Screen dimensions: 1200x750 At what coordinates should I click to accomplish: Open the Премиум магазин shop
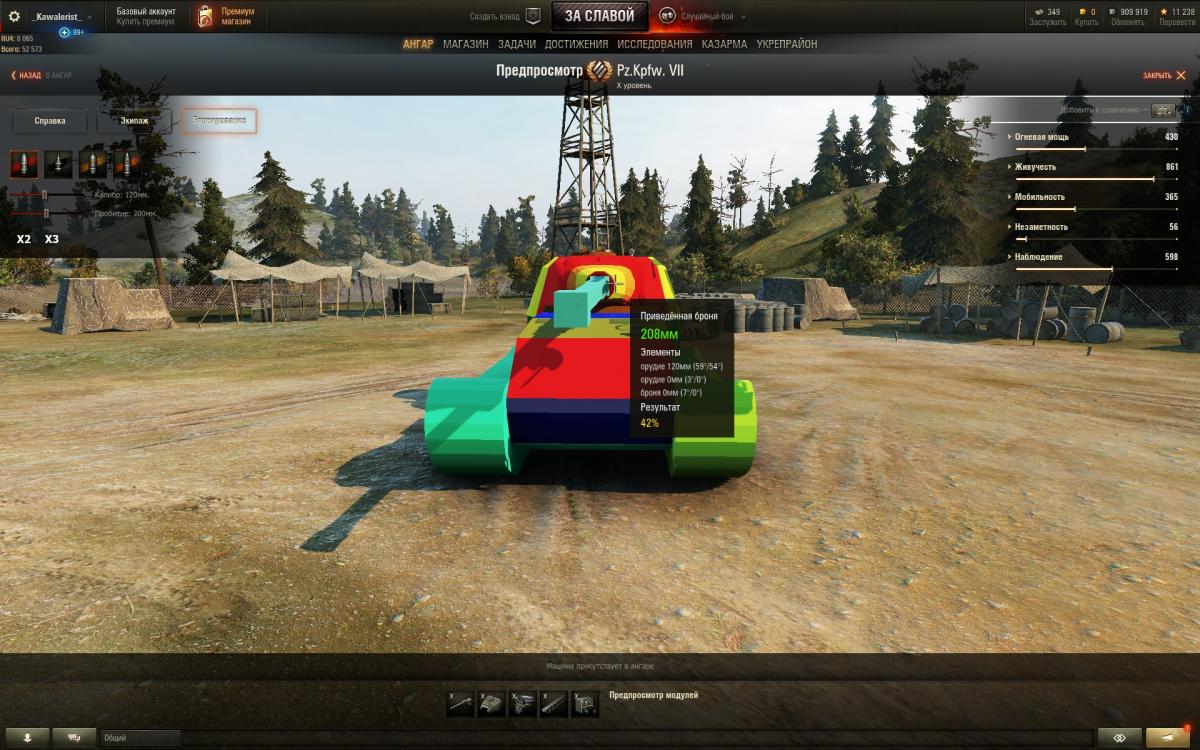point(227,16)
